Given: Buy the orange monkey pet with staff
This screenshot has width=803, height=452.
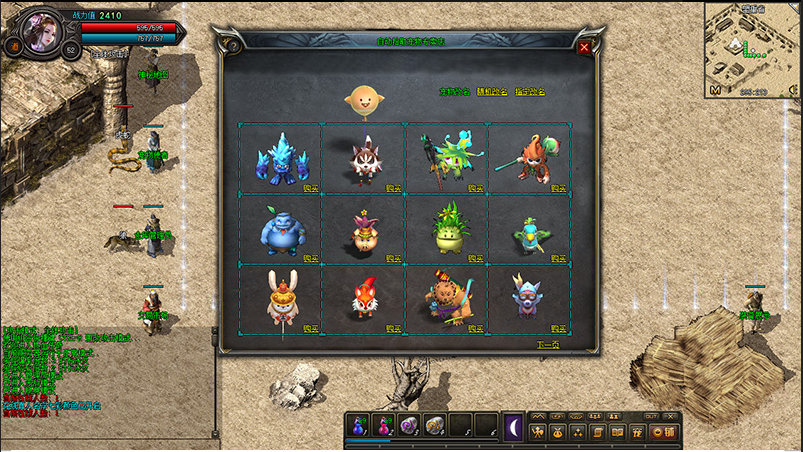Looking at the screenshot, I should (558, 187).
